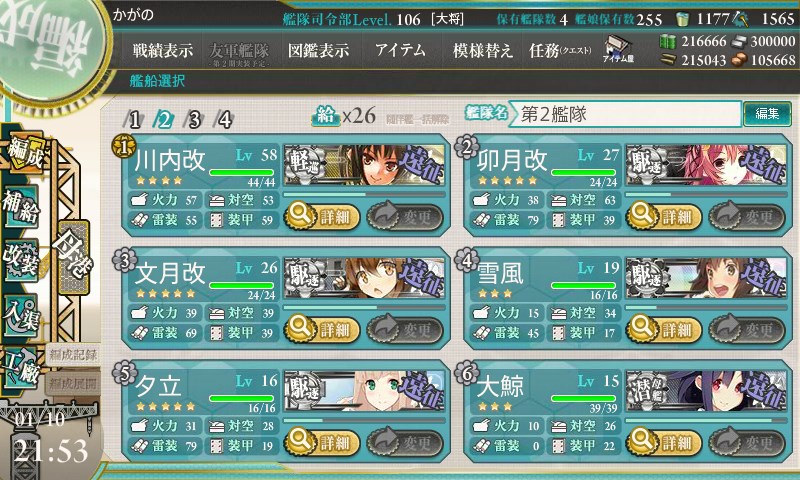View 詳細 details of 雪風
800x480 pixels.
[662, 329]
